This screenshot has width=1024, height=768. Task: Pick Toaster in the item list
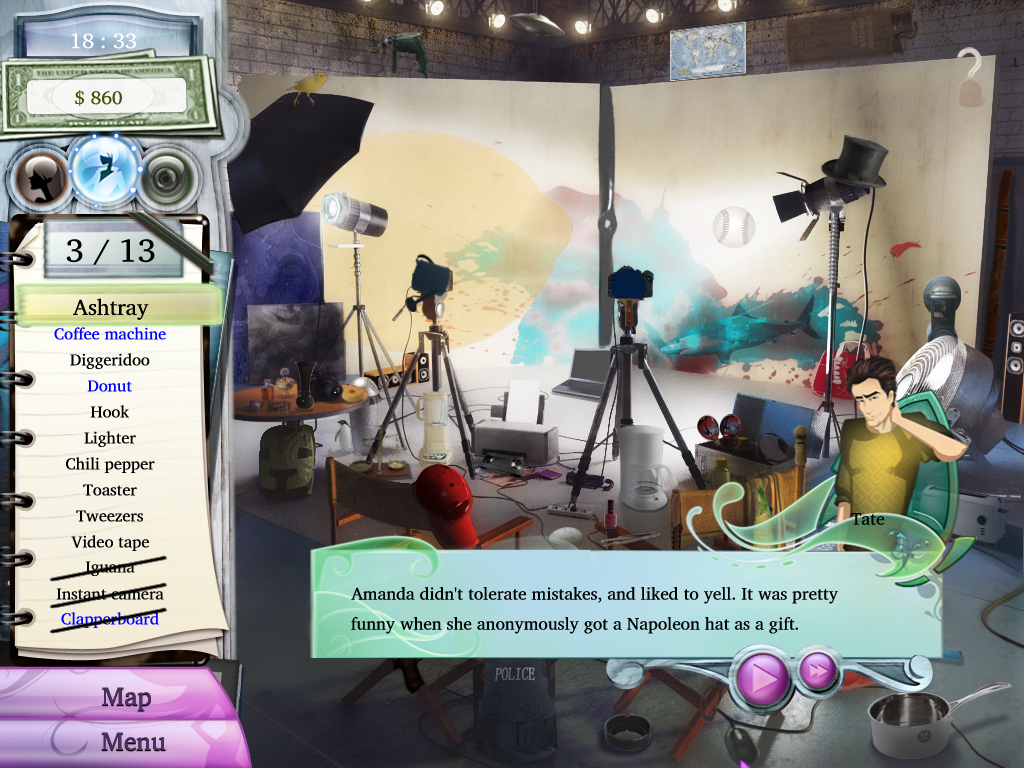point(110,490)
